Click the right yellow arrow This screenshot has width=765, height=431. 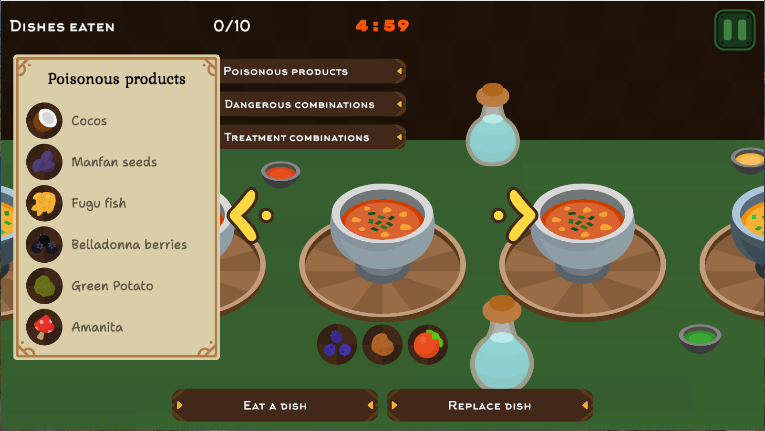pos(520,214)
